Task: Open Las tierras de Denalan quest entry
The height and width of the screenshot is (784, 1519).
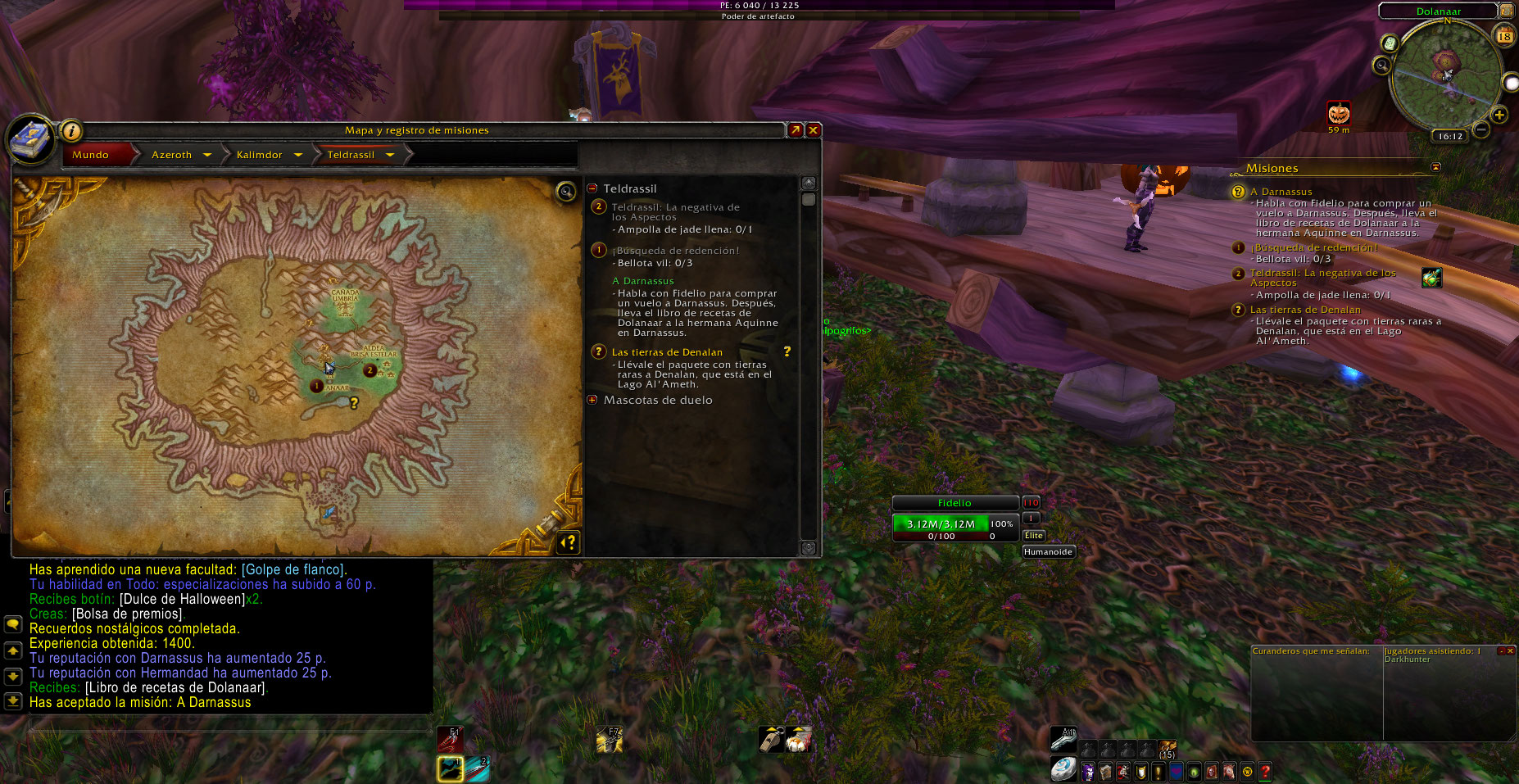Action: pos(667,352)
